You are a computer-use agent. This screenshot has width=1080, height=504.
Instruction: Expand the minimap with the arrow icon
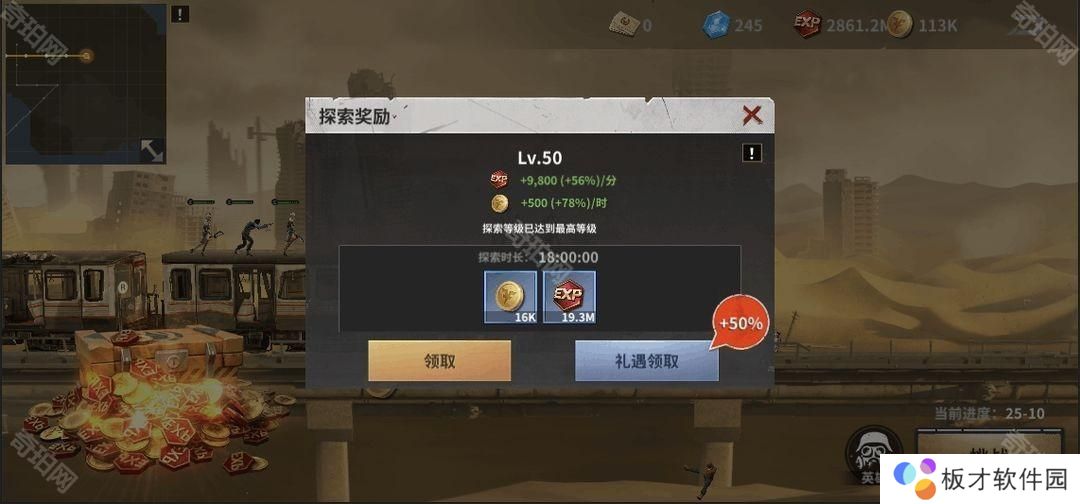(x=152, y=150)
